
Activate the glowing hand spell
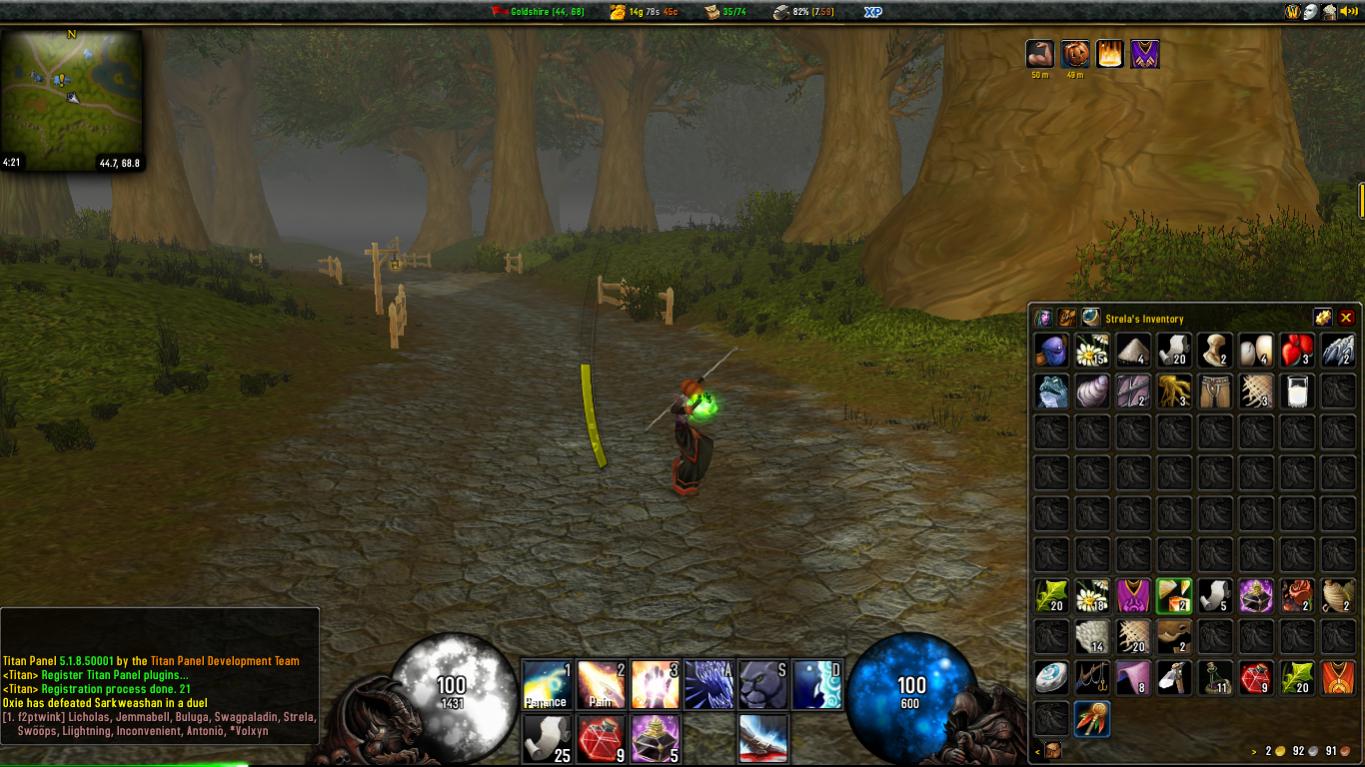pos(655,684)
